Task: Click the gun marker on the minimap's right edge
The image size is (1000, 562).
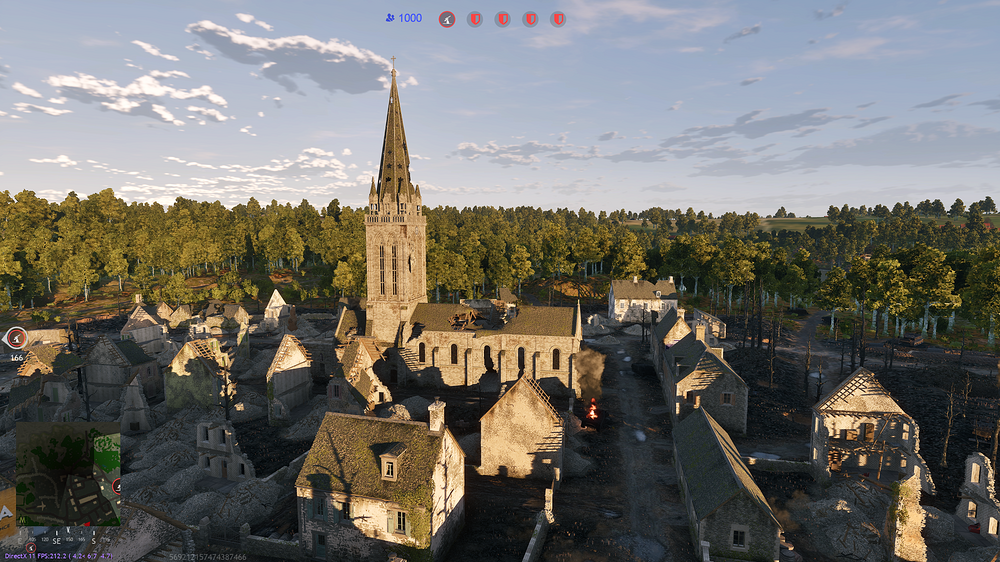Action: 118,486
